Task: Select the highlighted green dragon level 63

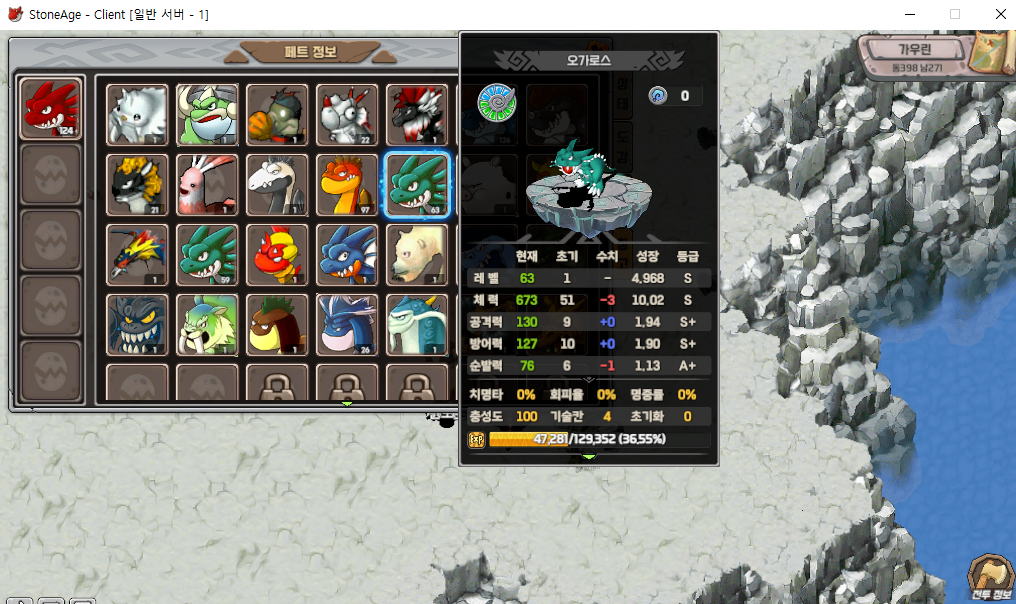Action: click(x=417, y=185)
